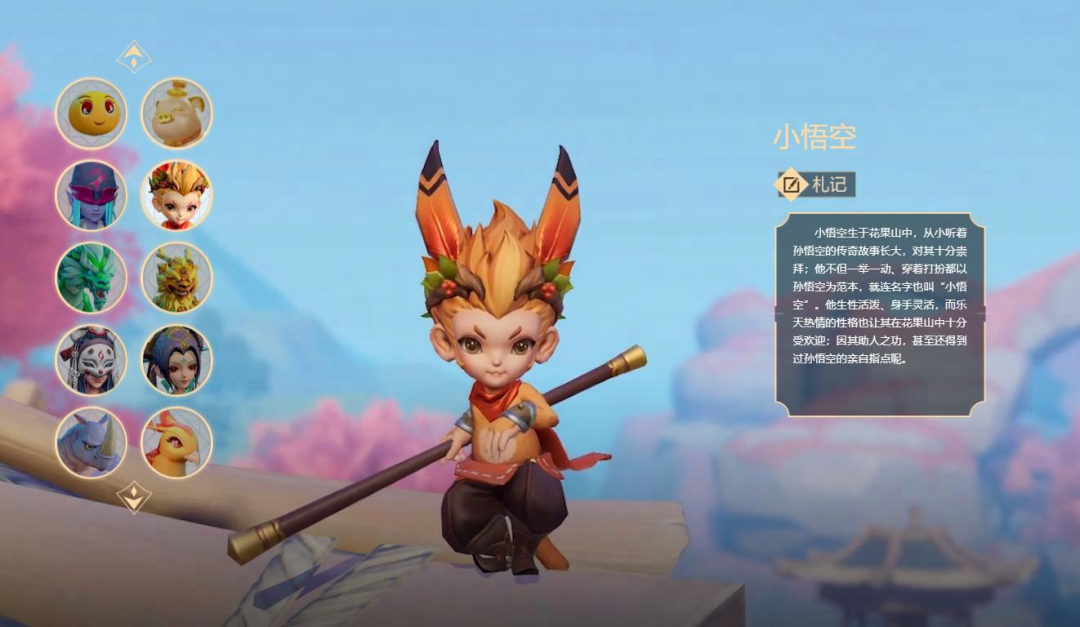Open the 札记 notes tab
This screenshot has height=627, width=1080.
(817, 184)
